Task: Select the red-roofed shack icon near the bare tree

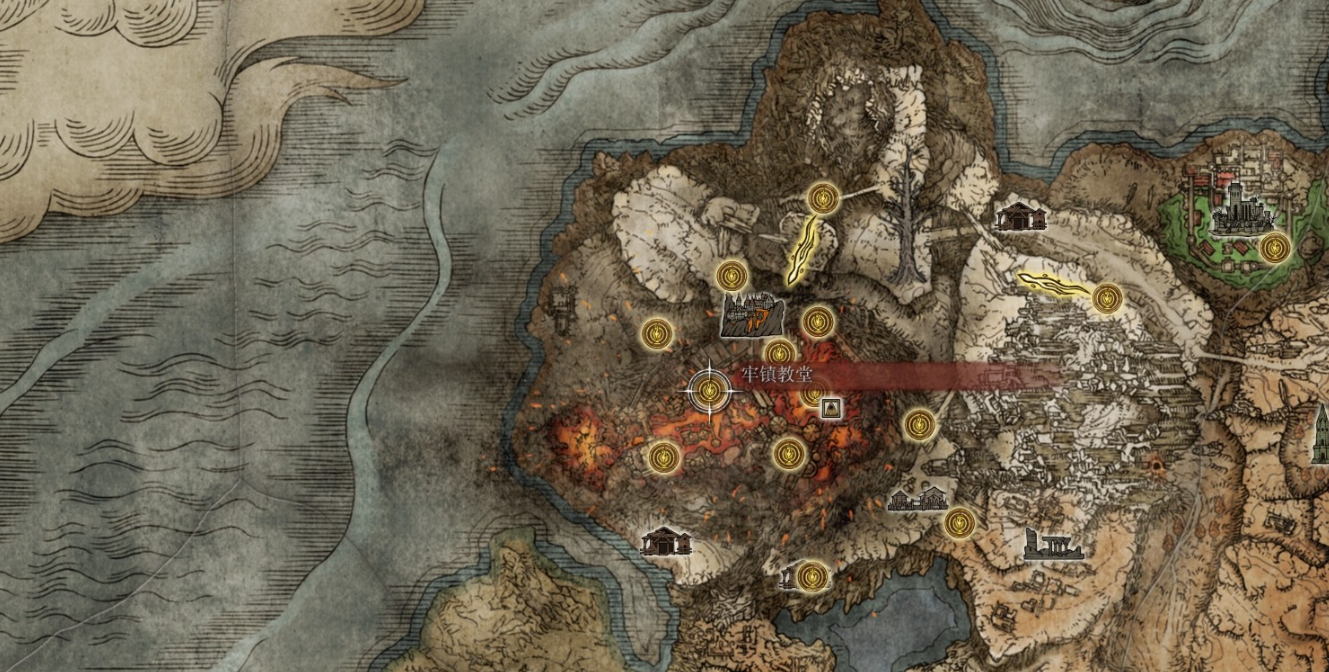Action: coord(1021,216)
